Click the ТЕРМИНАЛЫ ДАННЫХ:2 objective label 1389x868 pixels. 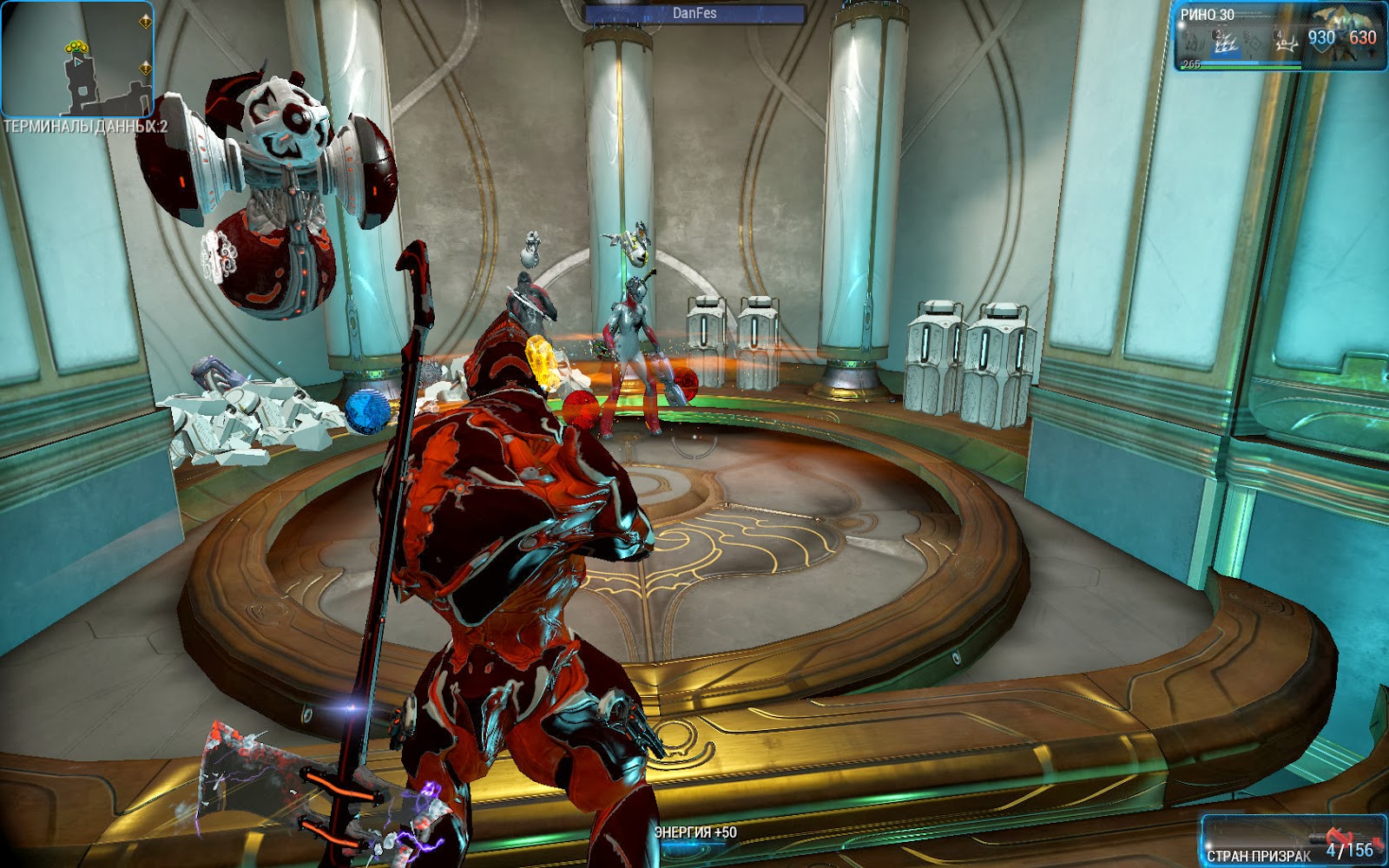[x=85, y=127]
